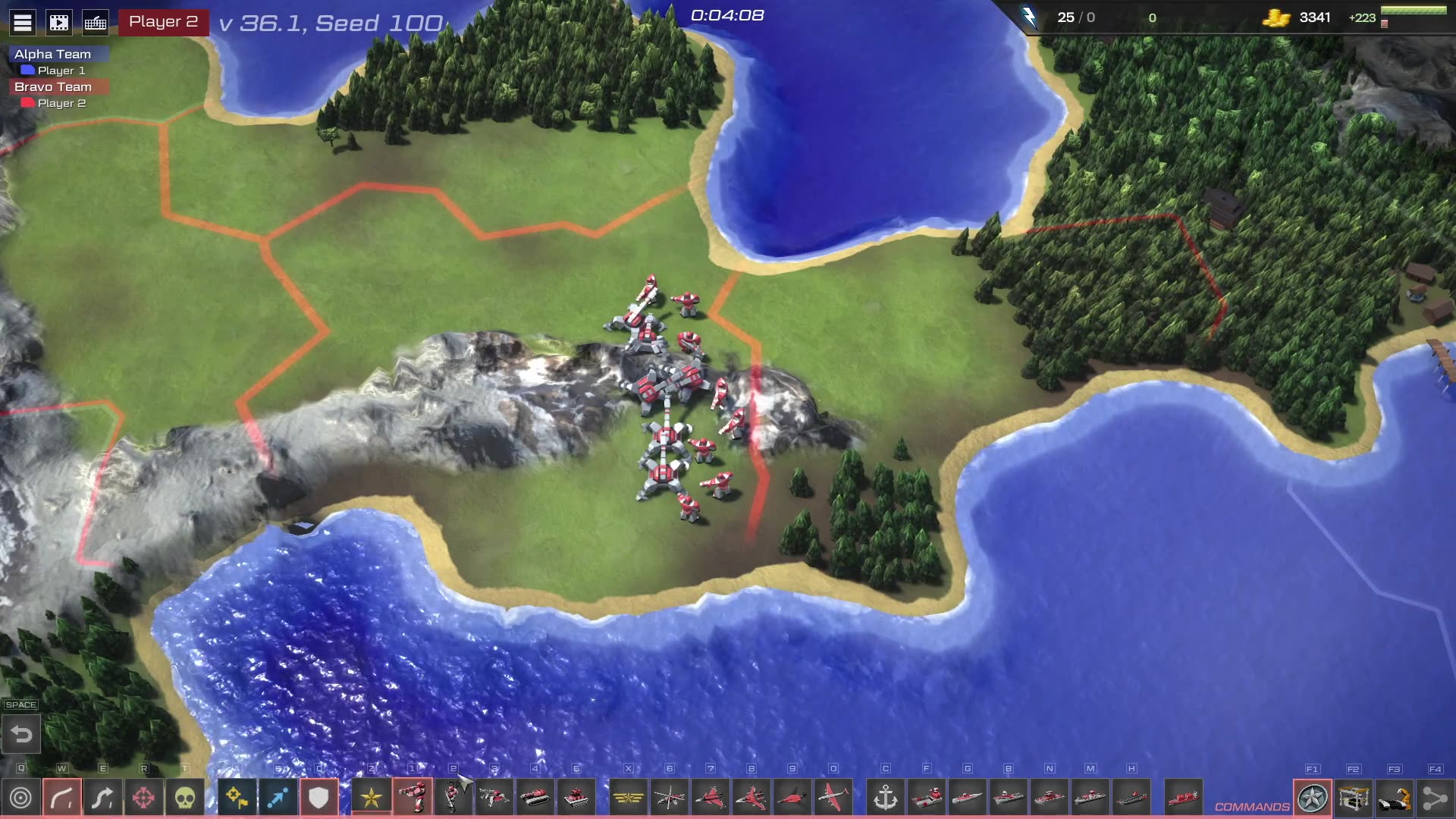Screen dimensions: 1456x819
Task: Select the gold wings air category
Action: pyautogui.click(x=629, y=798)
